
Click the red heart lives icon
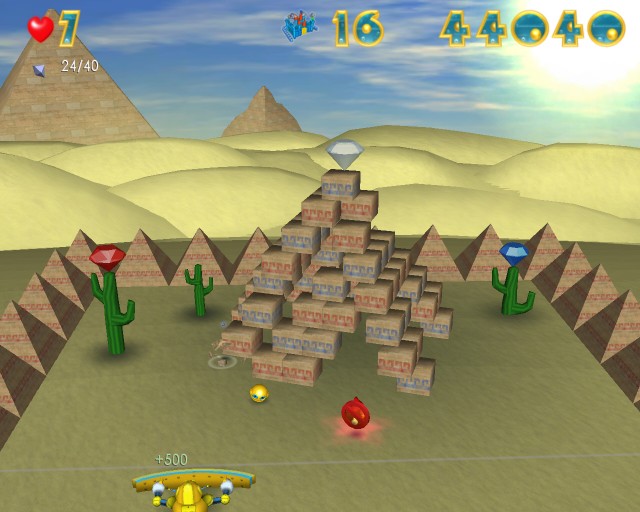pos(40,29)
